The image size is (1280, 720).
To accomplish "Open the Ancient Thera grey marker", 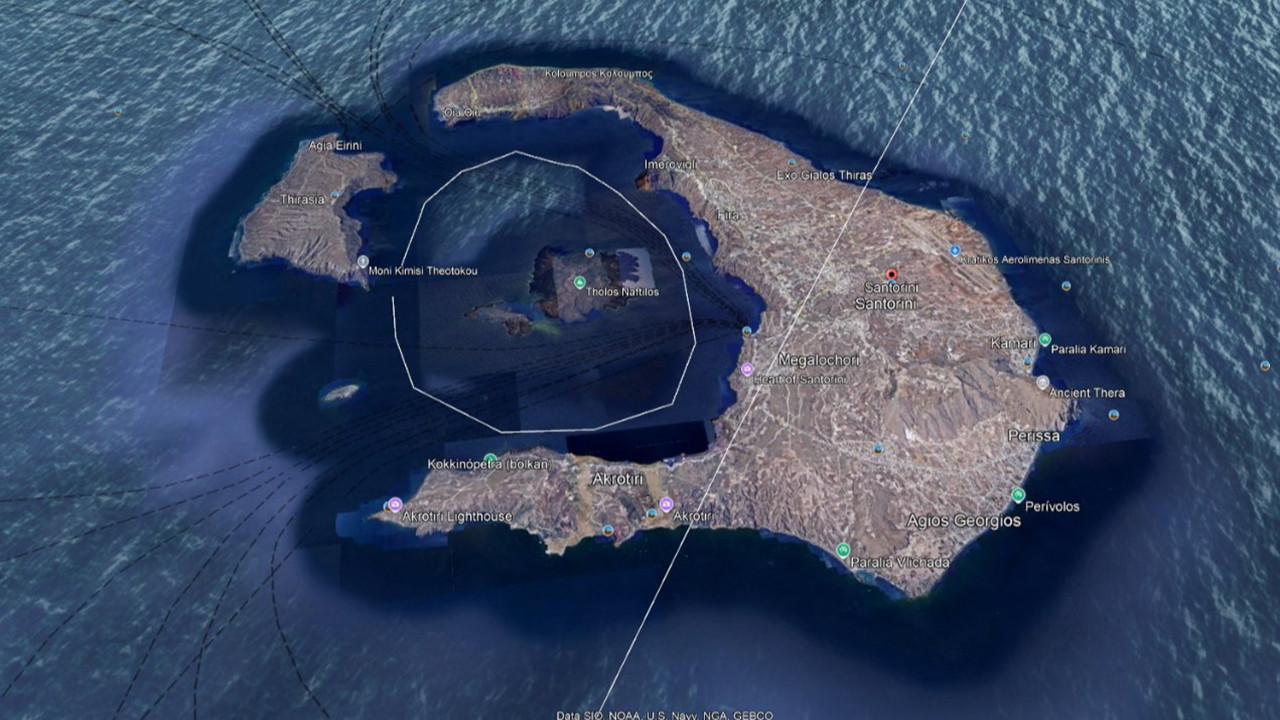I will tap(1042, 382).
